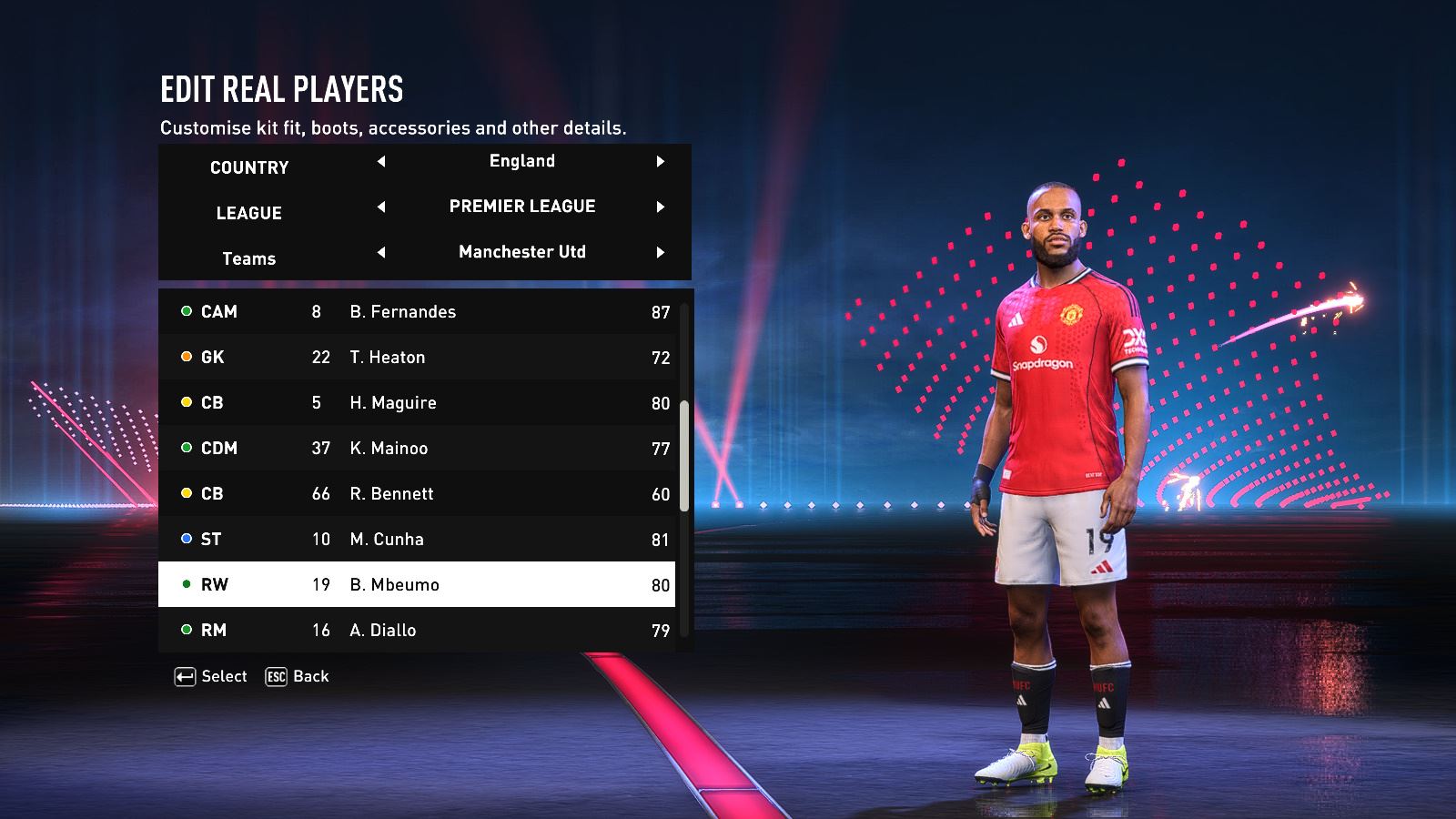1456x819 pixels.
Task: Click the left arrow beside England
Action: [381, 161]
